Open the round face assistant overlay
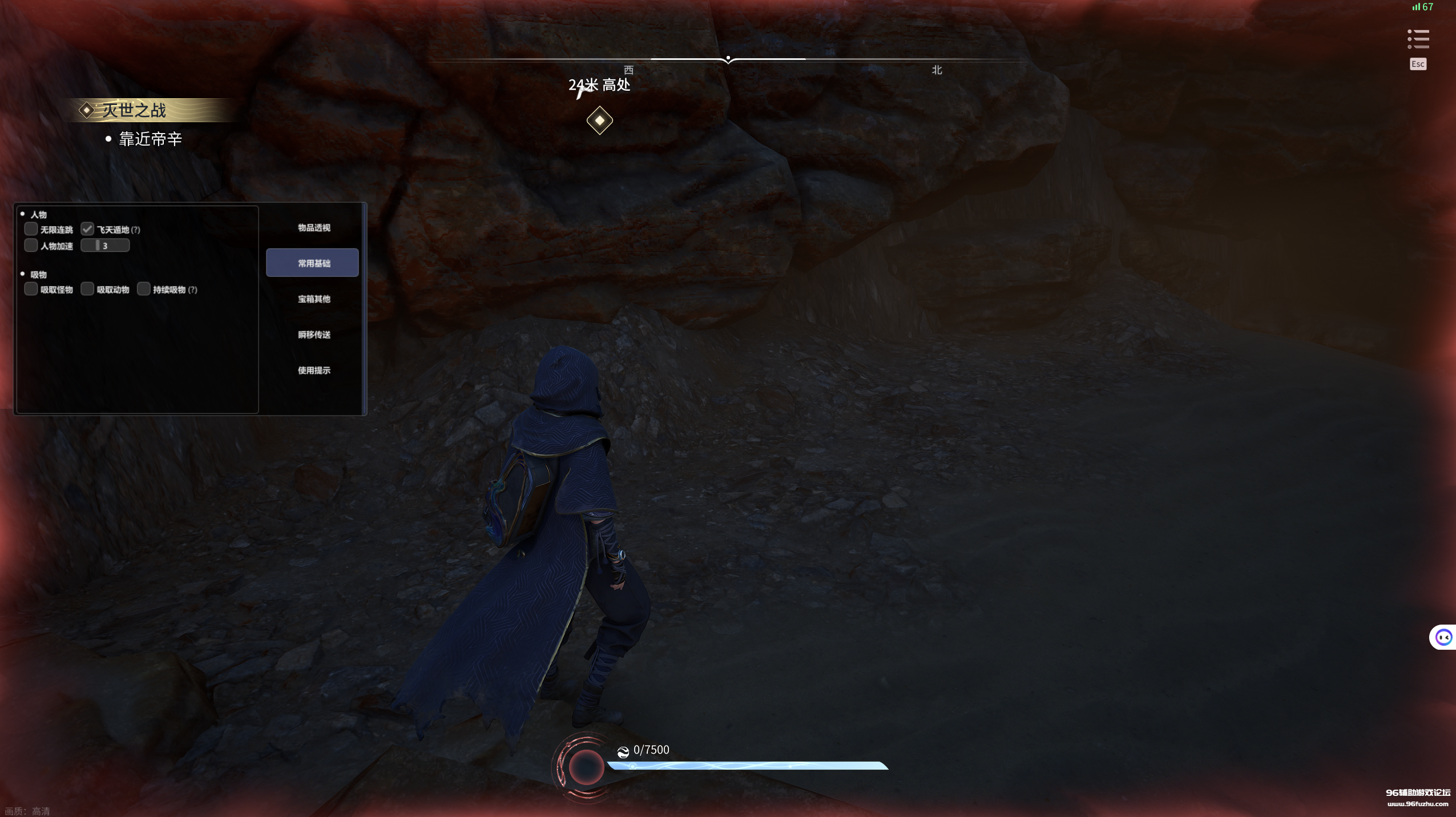This screenshot has width=1456, height=817. [1443, 637]
